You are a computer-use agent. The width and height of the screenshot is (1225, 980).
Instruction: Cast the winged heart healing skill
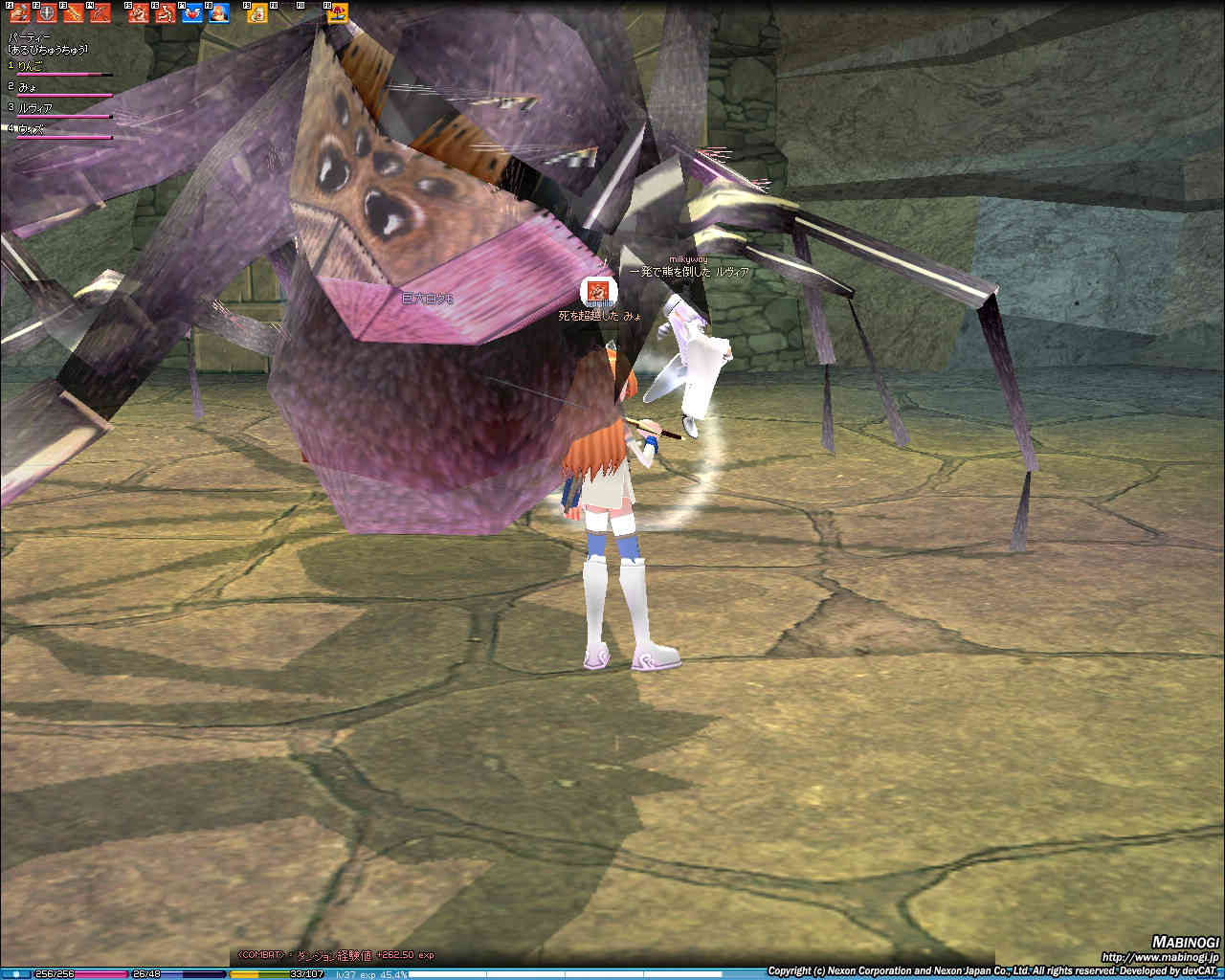click(x=192, y=13)
